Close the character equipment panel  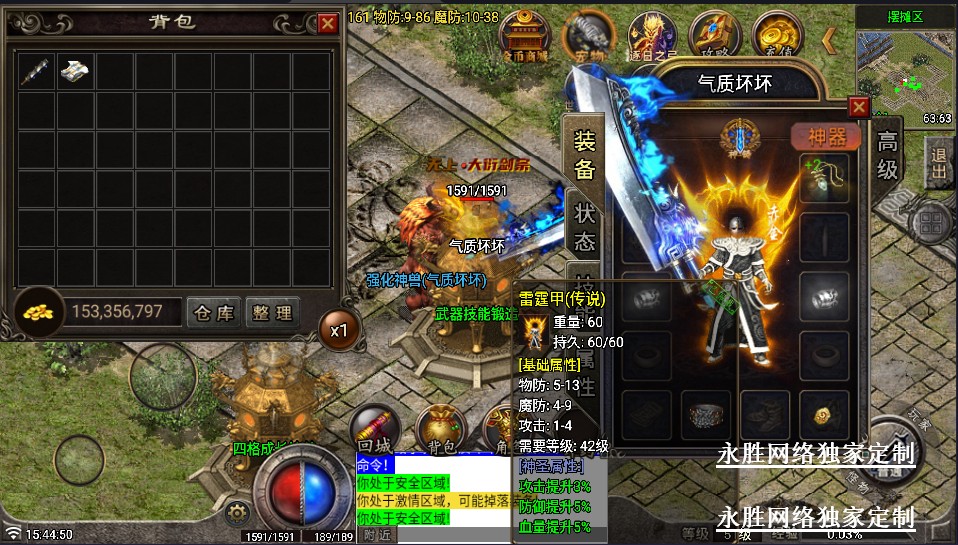[x=858, y=107]
